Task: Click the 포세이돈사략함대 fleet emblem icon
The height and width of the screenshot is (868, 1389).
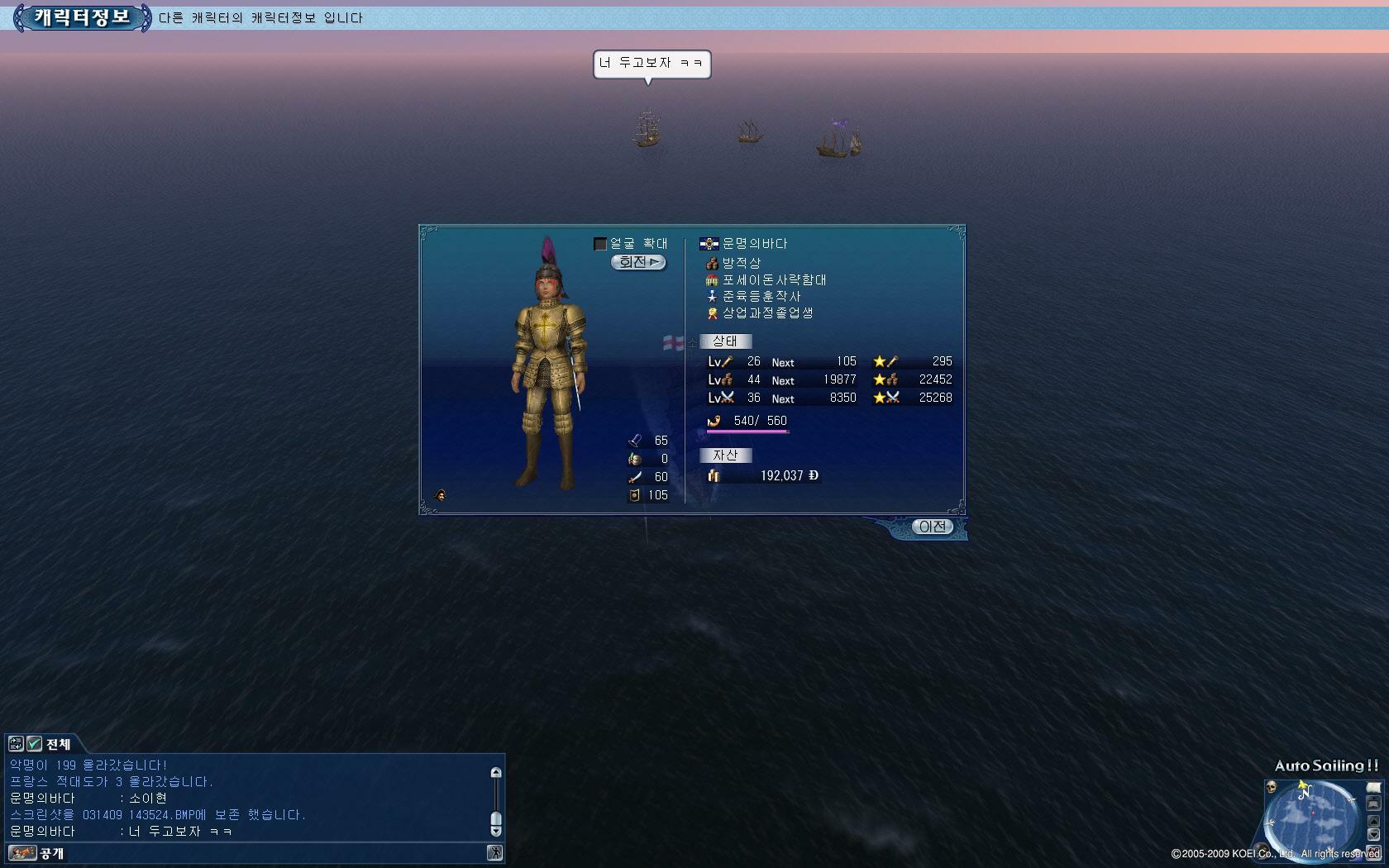Action: [712, 279]
